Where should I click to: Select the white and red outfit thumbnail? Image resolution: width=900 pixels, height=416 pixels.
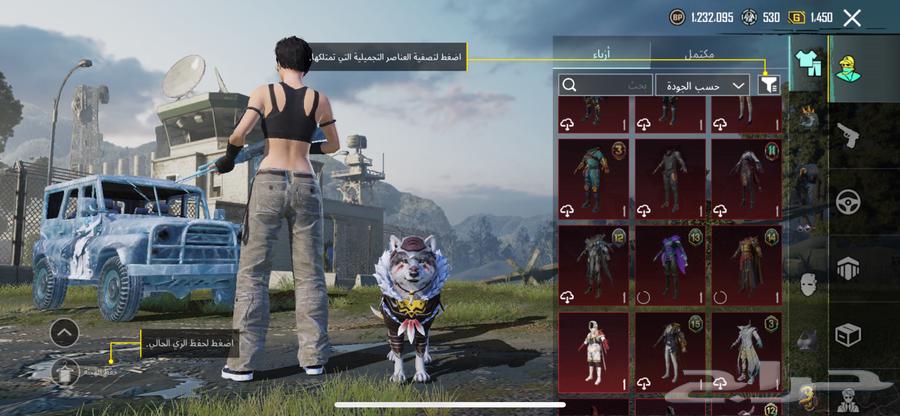pos(593,353)
